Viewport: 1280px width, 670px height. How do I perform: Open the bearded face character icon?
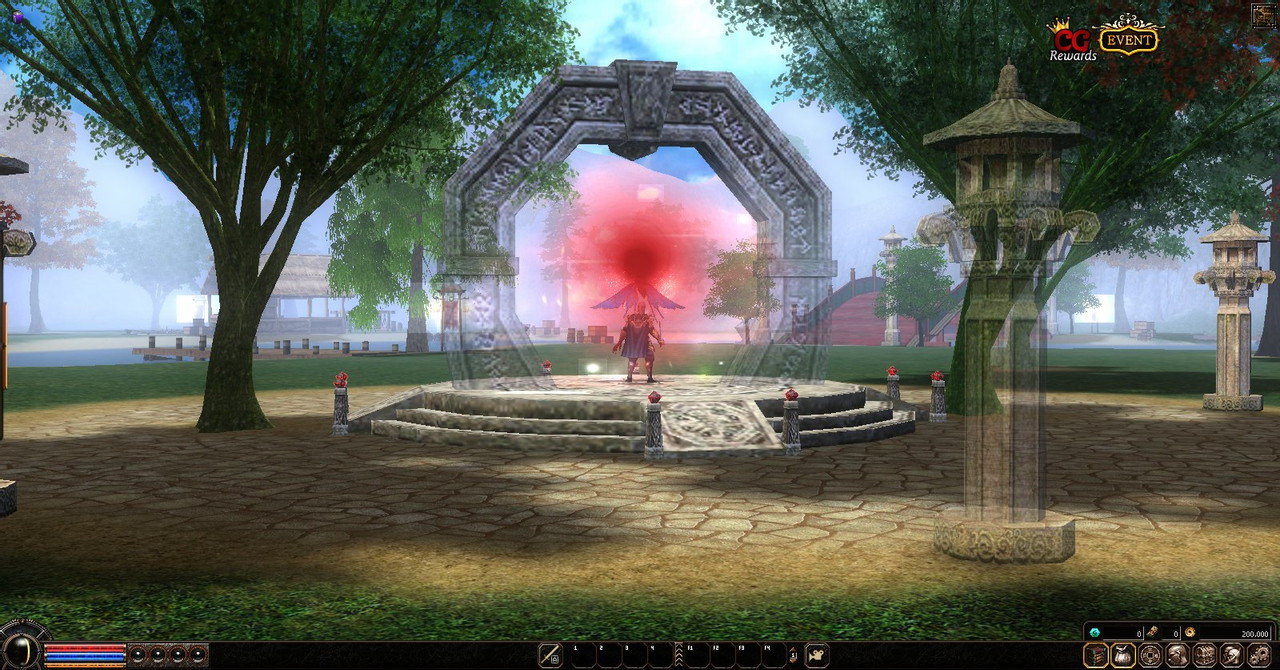point(1178,655)
